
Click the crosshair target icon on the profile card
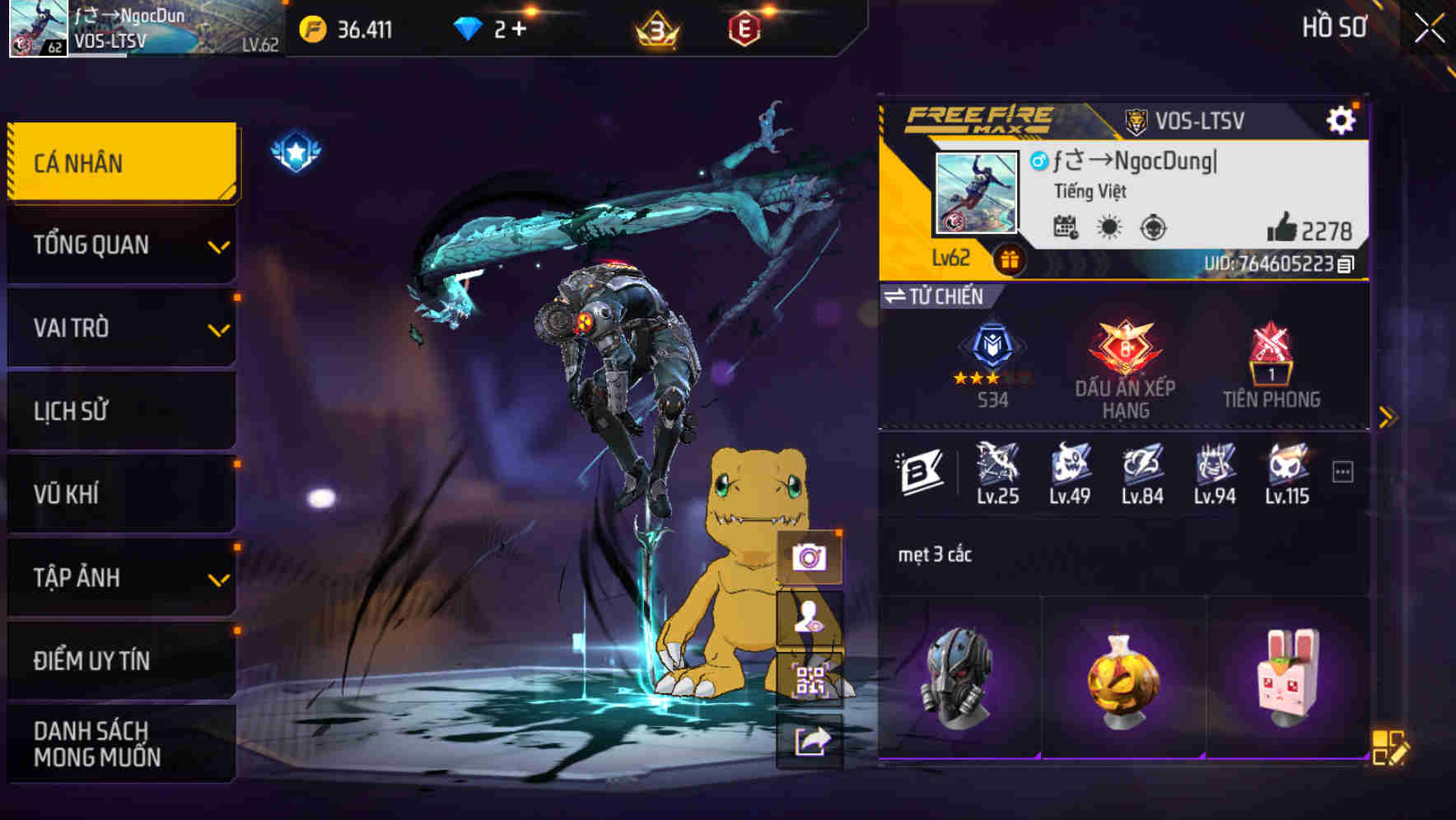coord(1155,230)
